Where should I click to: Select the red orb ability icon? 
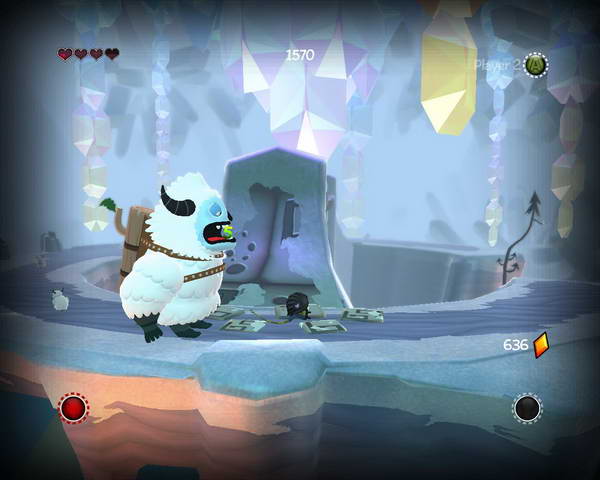[x=73, y=407]
